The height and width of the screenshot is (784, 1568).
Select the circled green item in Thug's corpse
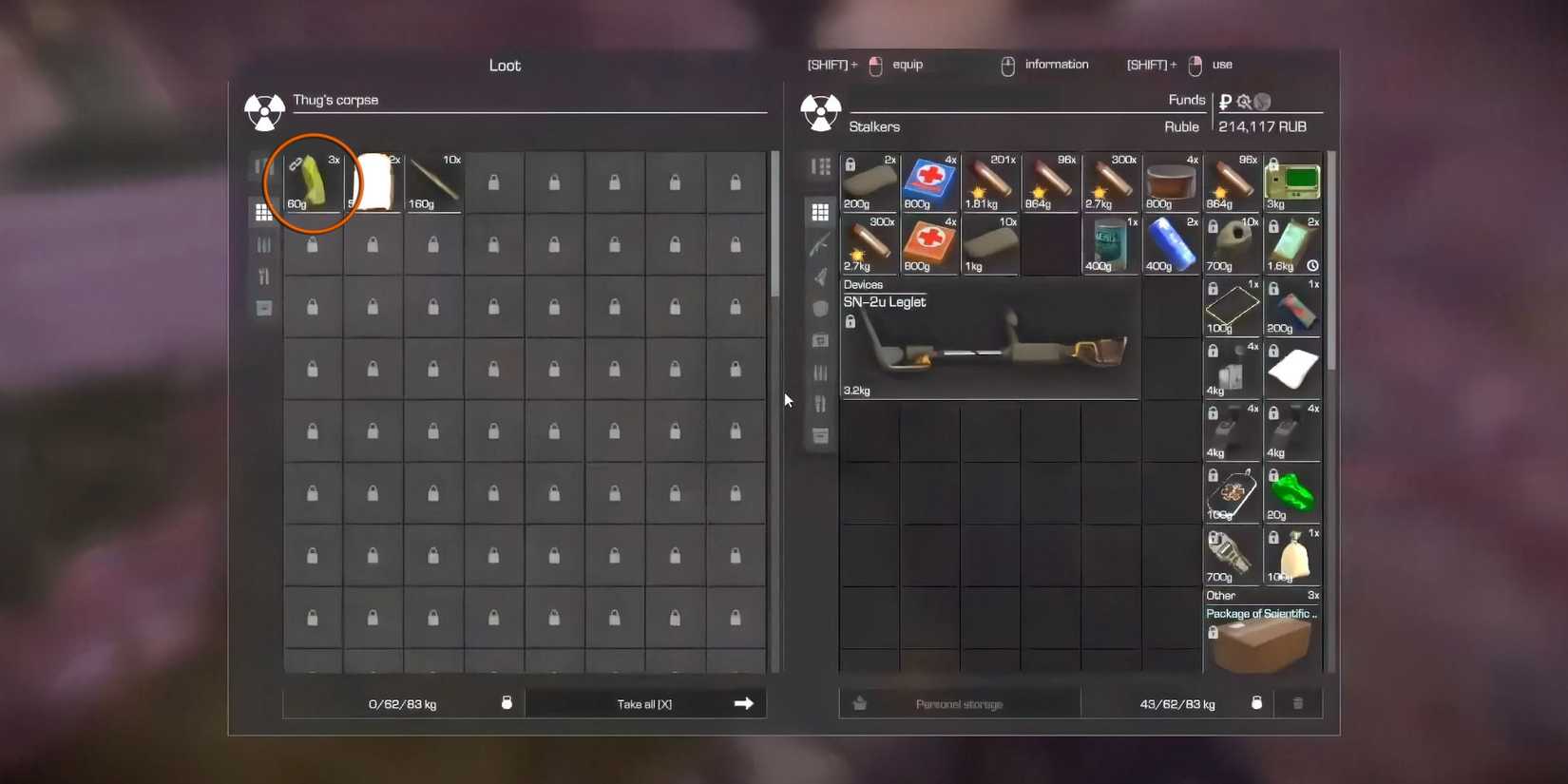(x=312, y=182)
